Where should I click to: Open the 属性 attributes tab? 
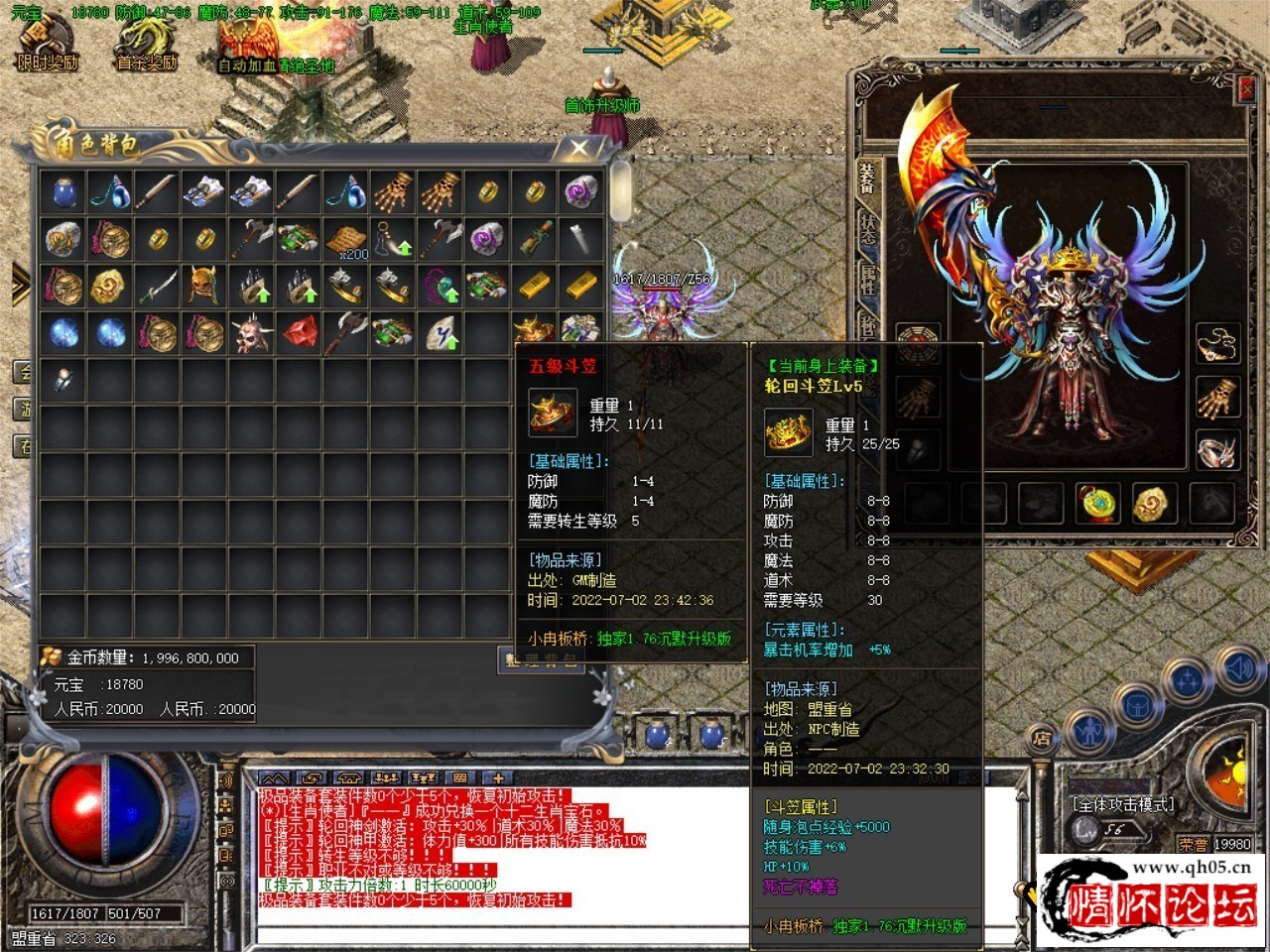[x=867, y=281]
